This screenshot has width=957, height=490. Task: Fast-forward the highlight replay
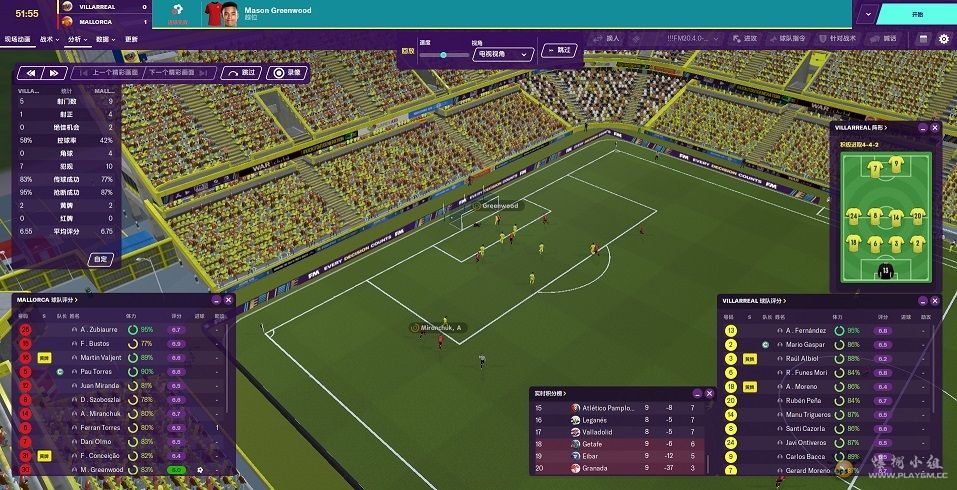pyautogui.click(x=54, y=73)
